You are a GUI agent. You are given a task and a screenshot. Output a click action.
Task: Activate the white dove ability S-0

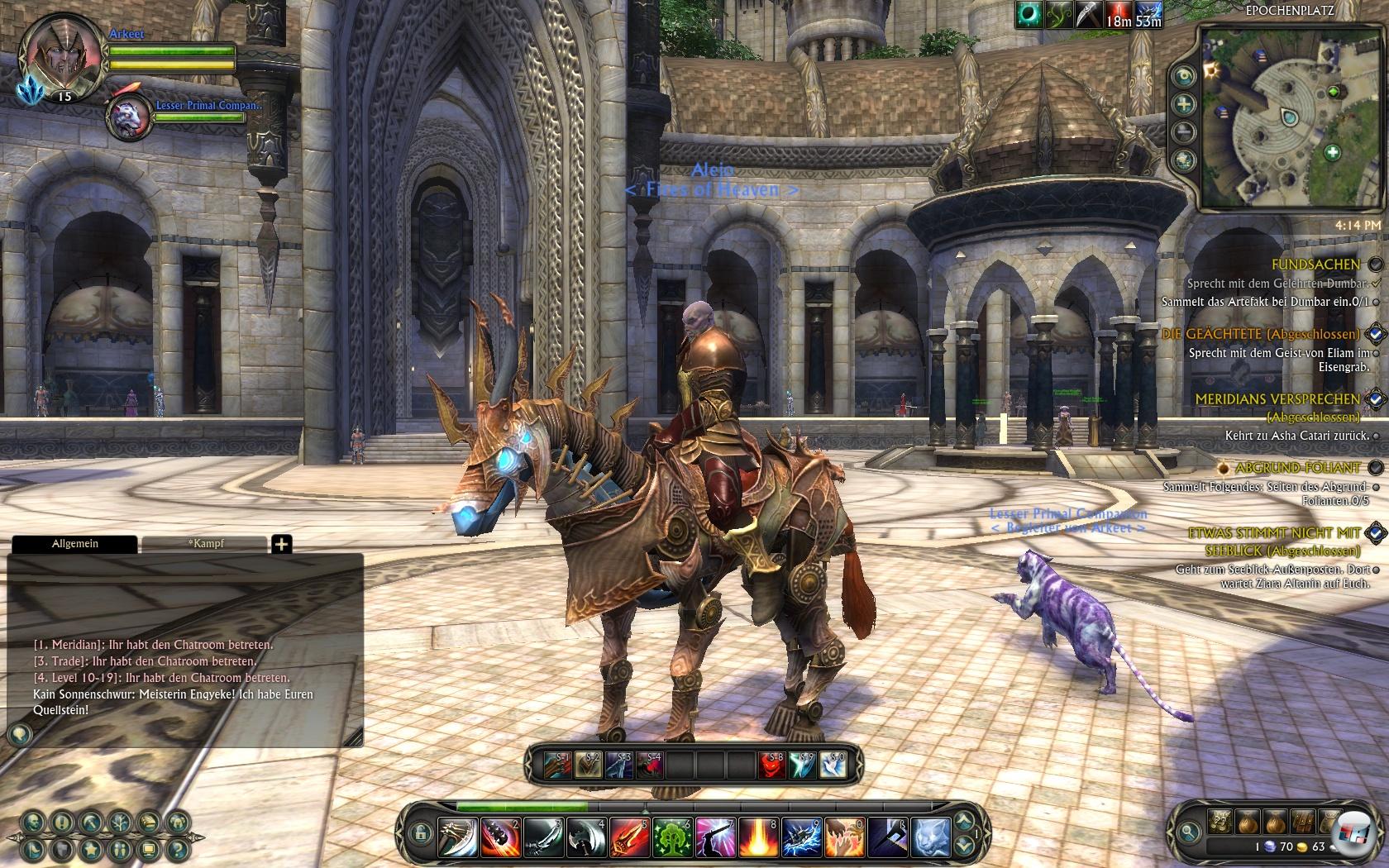833,765
